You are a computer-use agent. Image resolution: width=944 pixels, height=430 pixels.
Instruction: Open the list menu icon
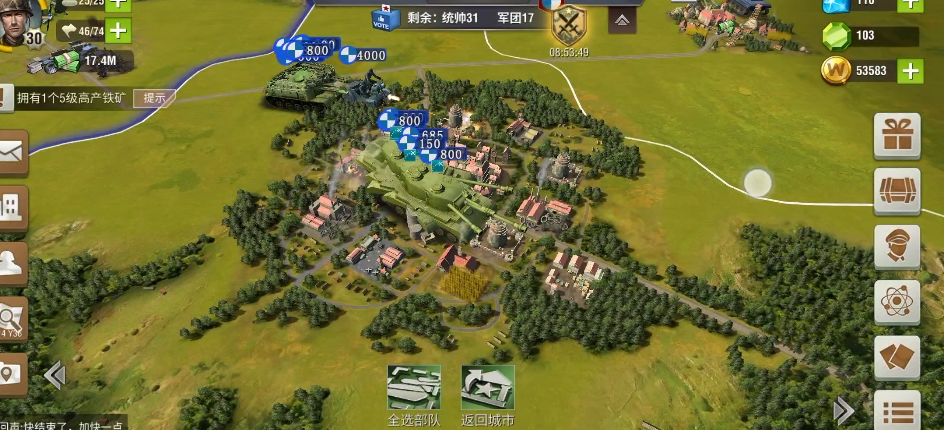897,410
